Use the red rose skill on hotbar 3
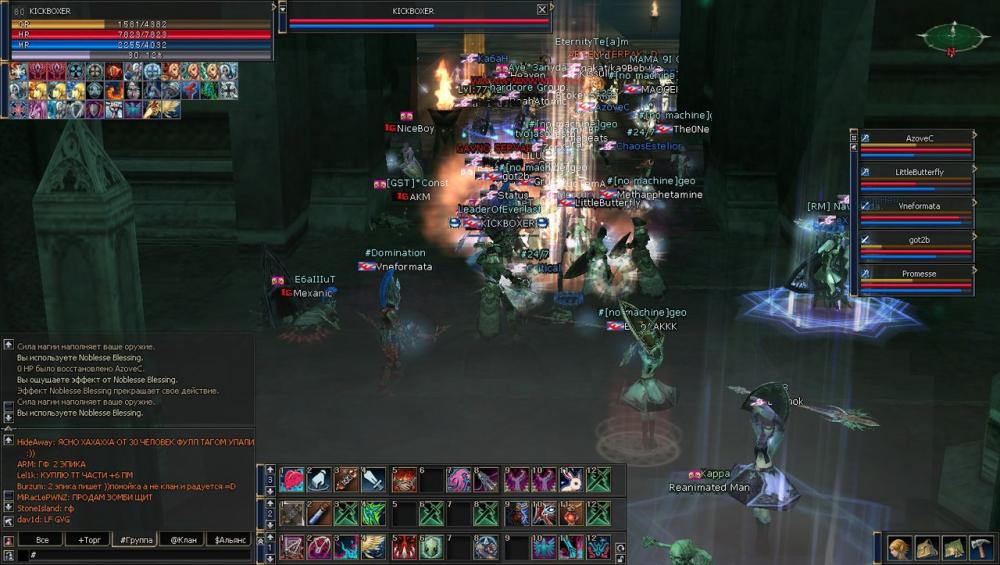1000x565 pixels. tap(292, 480)
